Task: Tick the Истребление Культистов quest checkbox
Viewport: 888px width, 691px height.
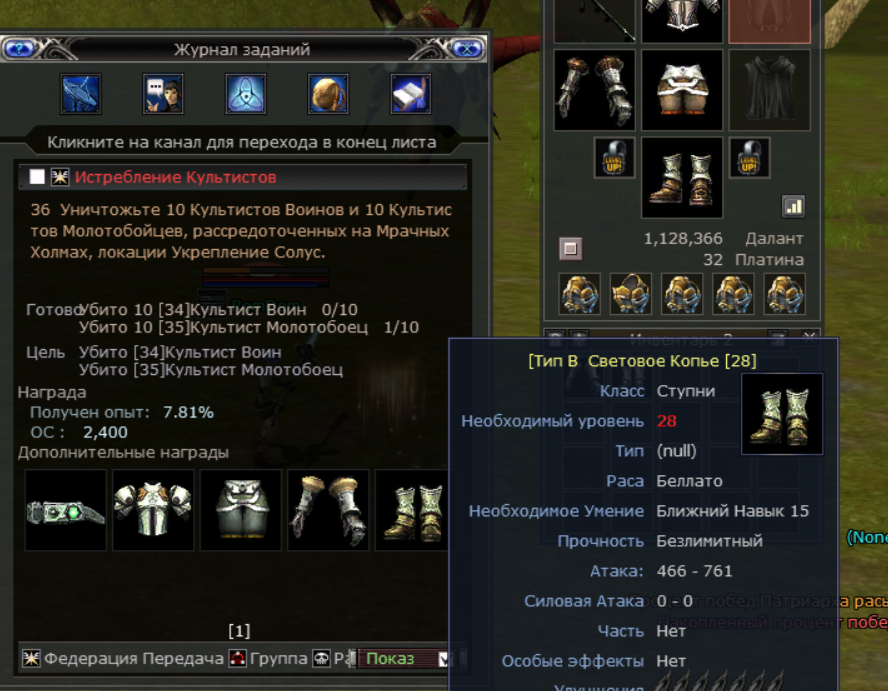Action: pos(37,177)
